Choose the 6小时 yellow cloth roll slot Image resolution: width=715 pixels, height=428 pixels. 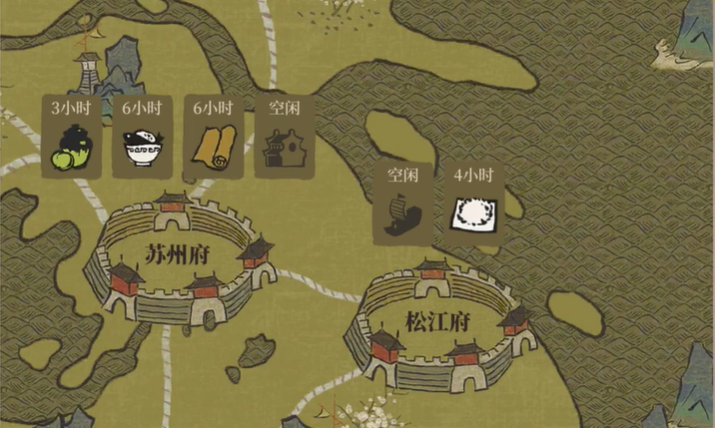(x=214, y=137)
